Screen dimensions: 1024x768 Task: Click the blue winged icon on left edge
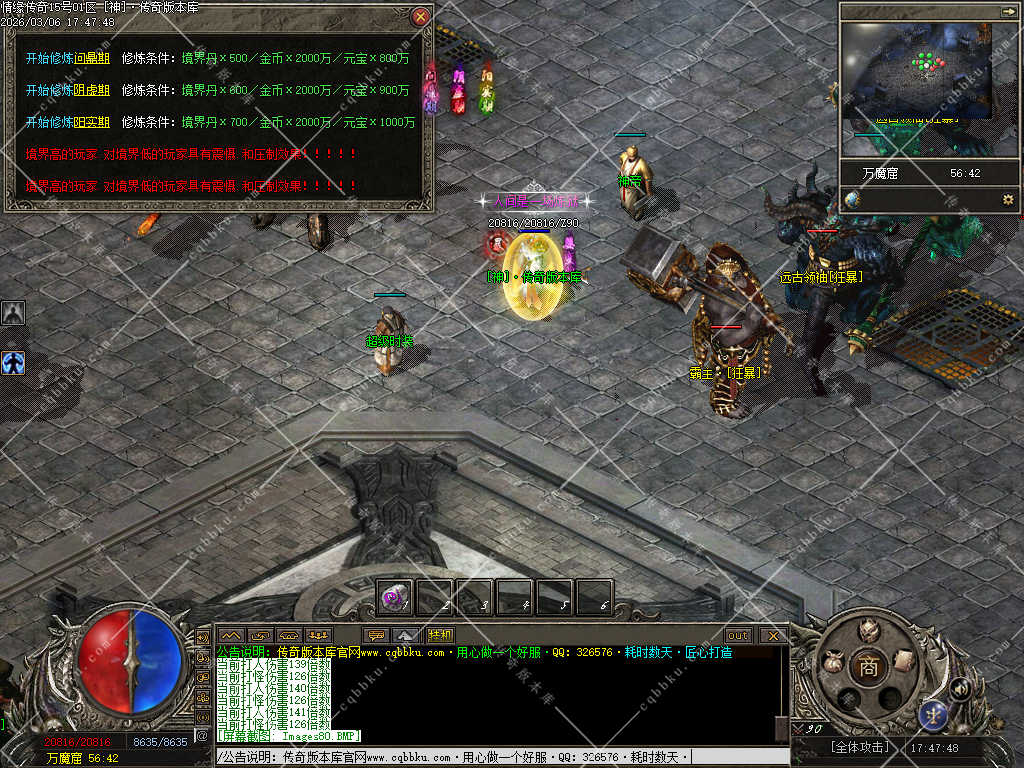tap(13, 362)
